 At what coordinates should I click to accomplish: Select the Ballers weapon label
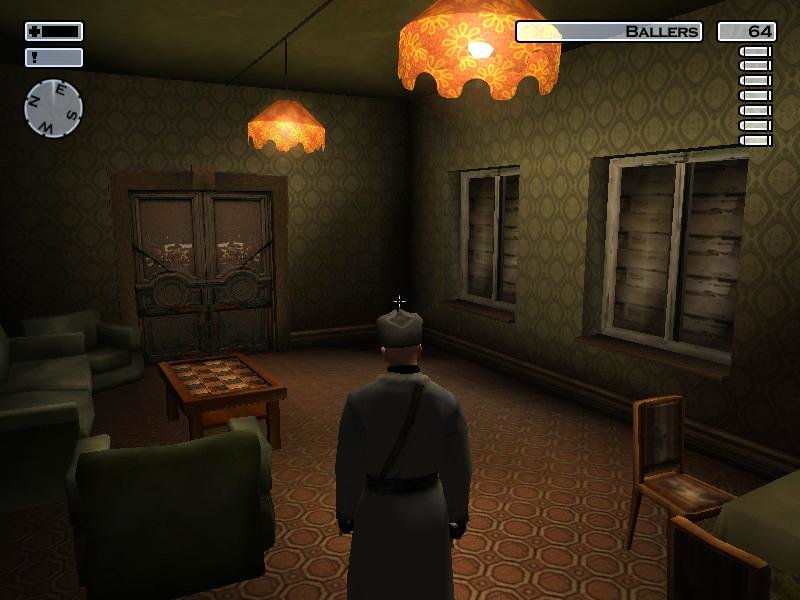pos(609,32)
